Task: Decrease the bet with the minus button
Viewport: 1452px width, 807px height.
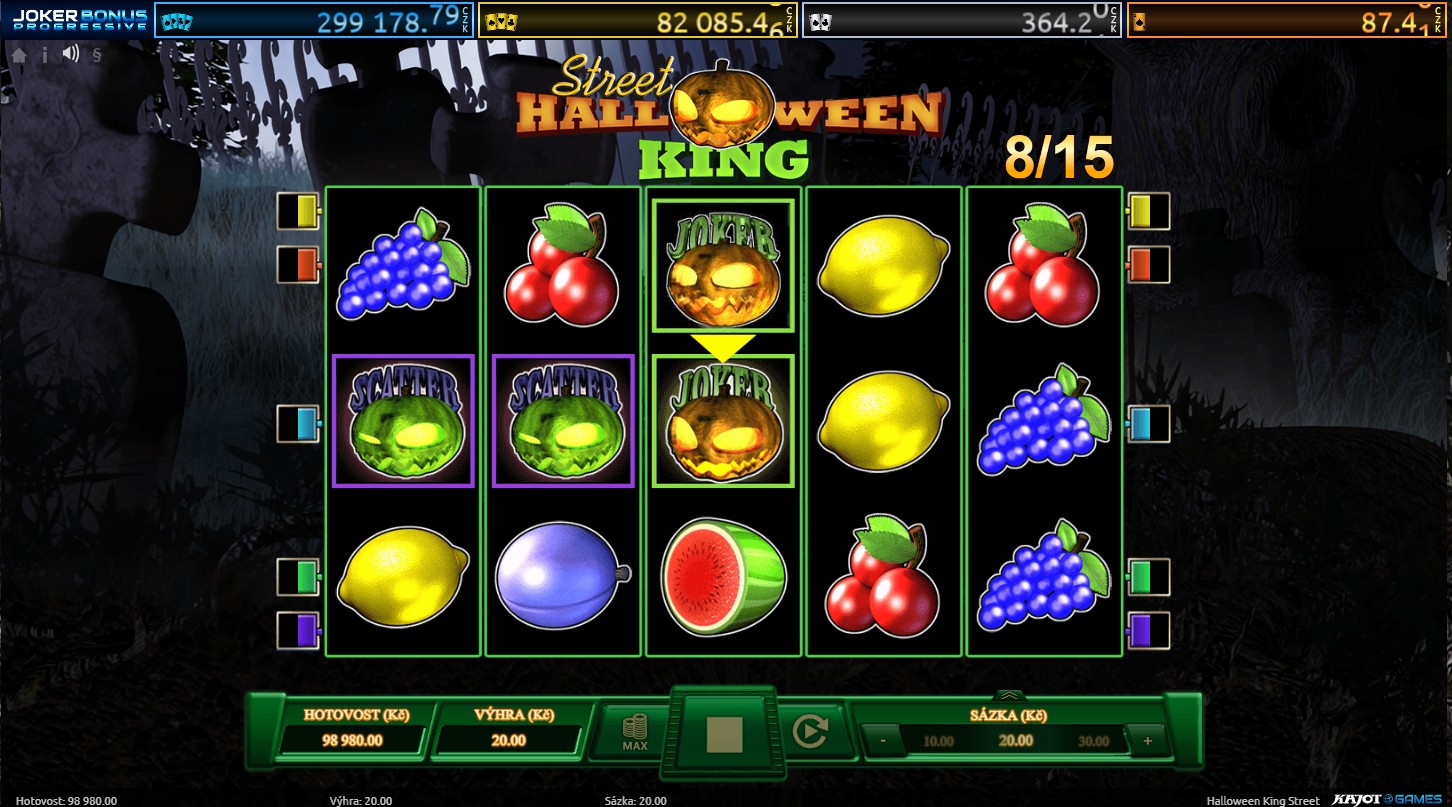Action: [x=883, y=741]
